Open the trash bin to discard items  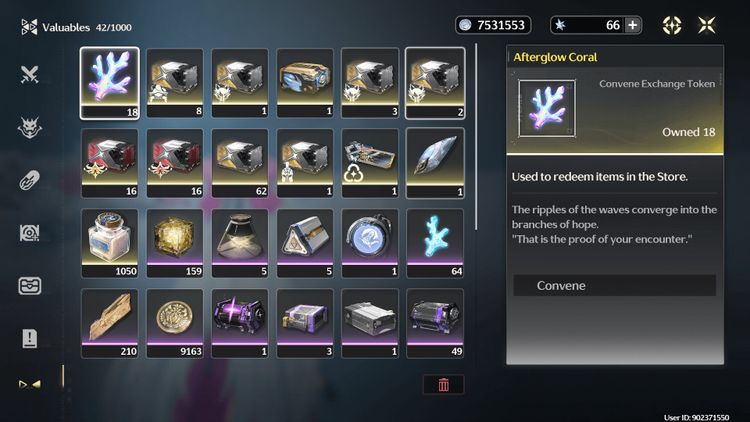[x=443, y=385]
